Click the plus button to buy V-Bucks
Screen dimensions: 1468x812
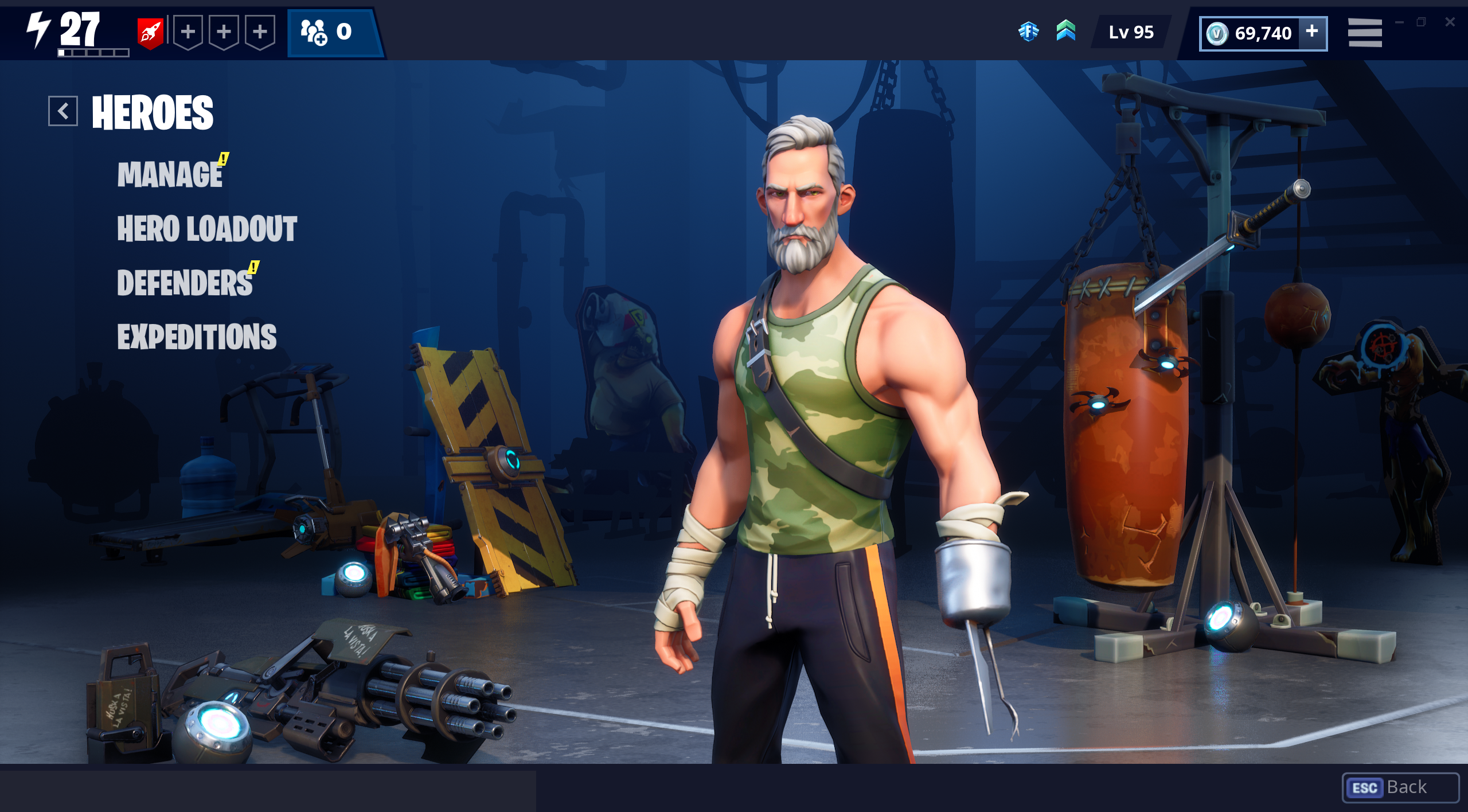pos(1312,33)
